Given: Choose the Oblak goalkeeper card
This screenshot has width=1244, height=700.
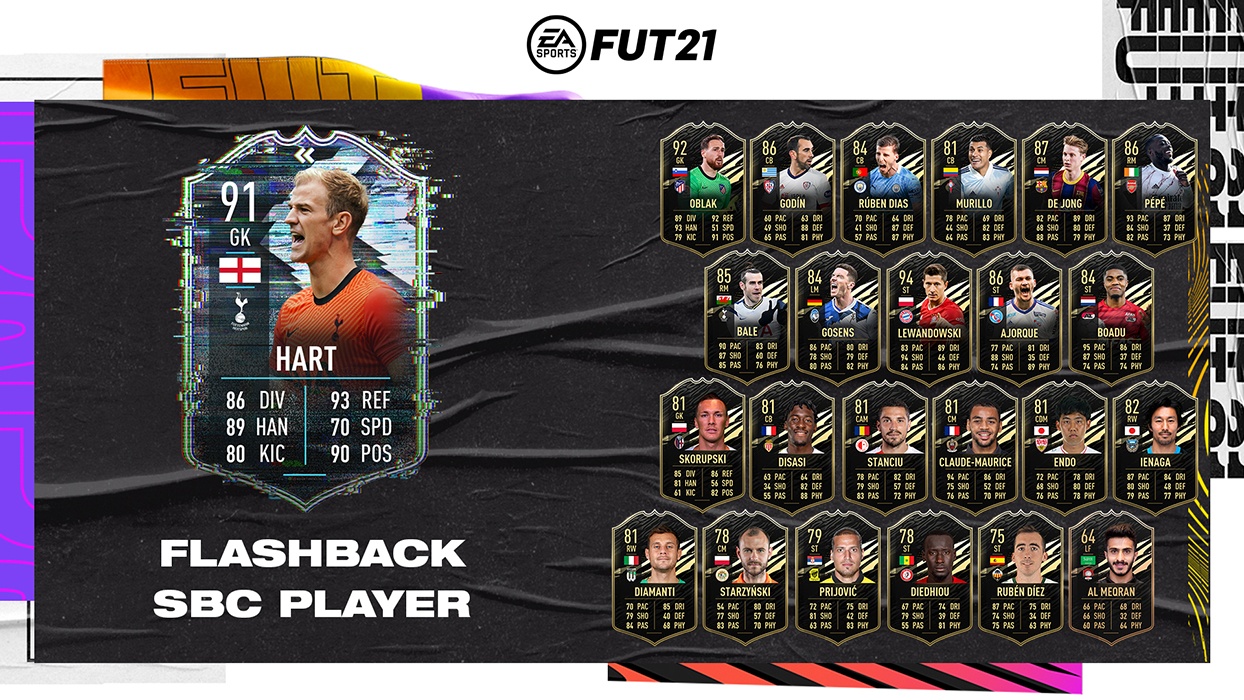Looking at the screenshot, I should tap(701, 190).
